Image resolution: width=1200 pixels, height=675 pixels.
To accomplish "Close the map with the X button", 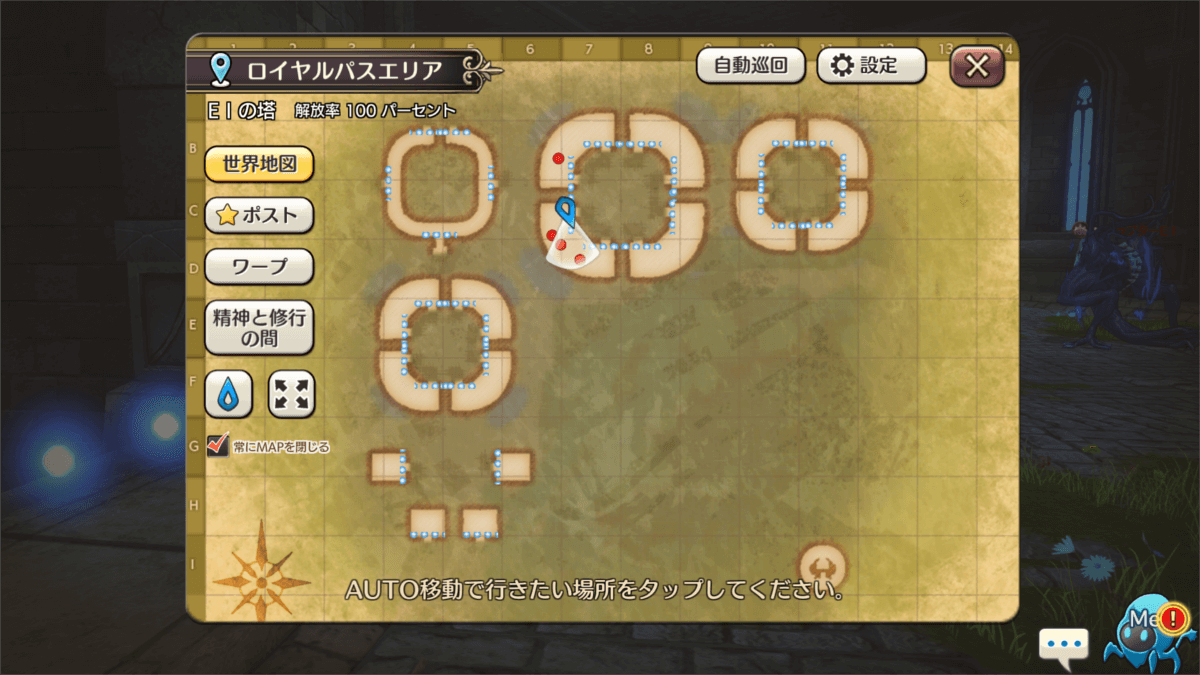I will point(977,67).
